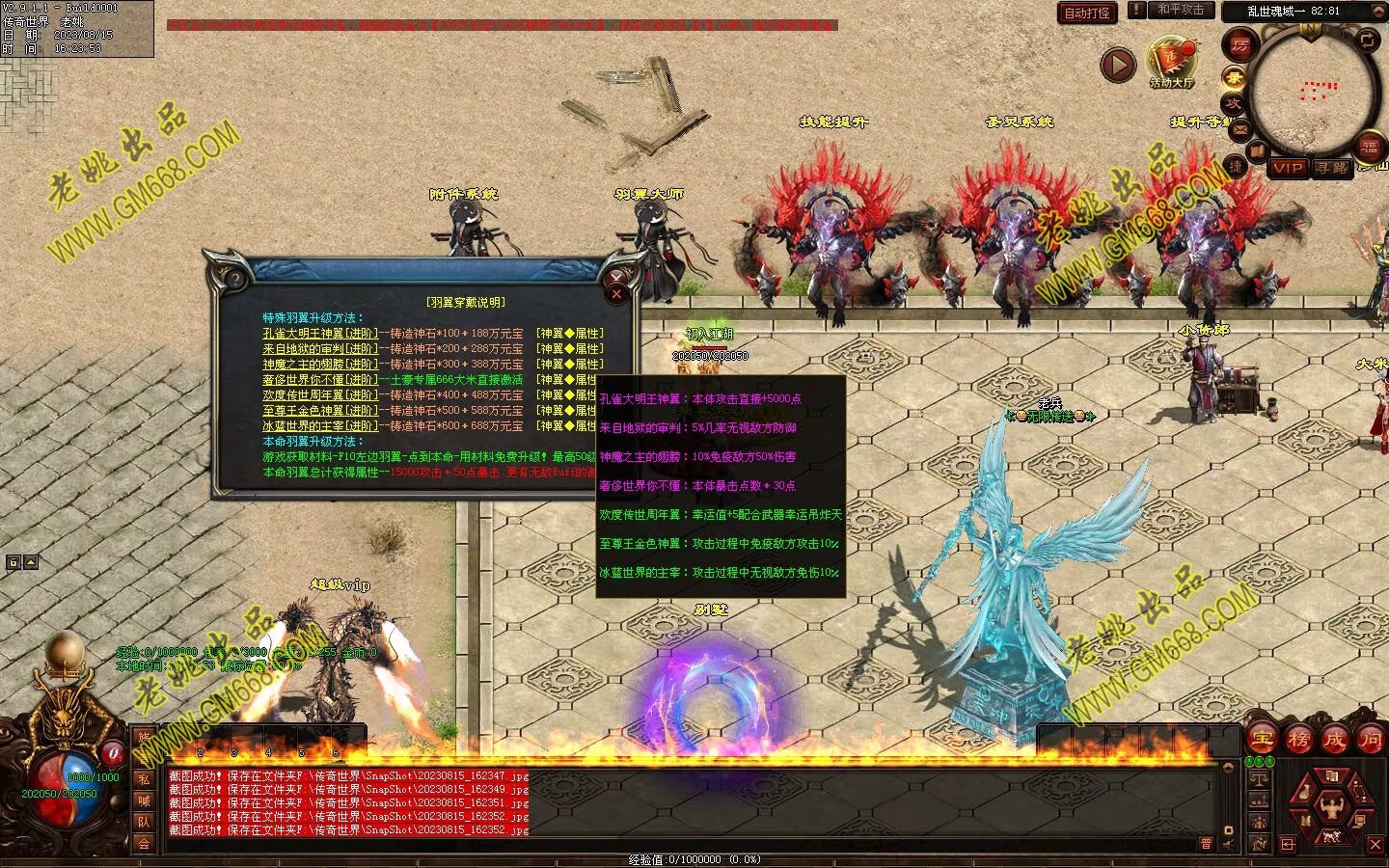Select the 私 private chat channel
The height and width of the screenshot is (868, 1389).
[144, 779]
